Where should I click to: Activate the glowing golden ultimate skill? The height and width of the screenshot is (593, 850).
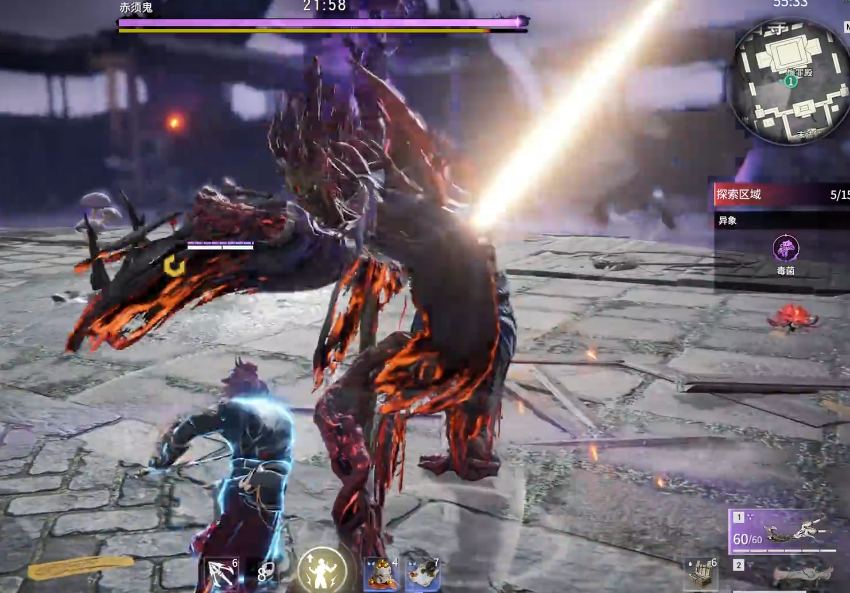pos(322,571)
